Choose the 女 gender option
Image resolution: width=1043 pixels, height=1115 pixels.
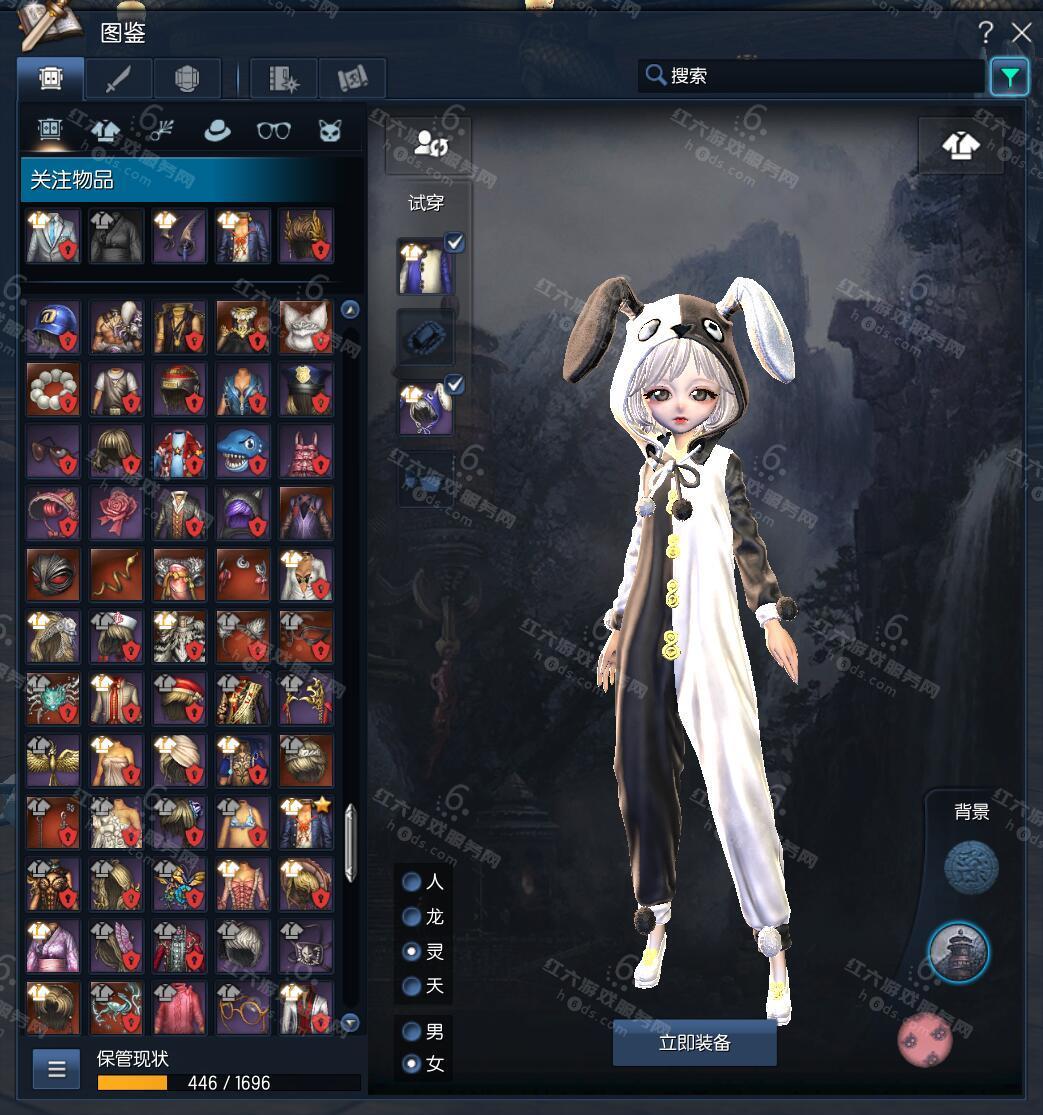pyautogui.click(x=411, y=1064)
